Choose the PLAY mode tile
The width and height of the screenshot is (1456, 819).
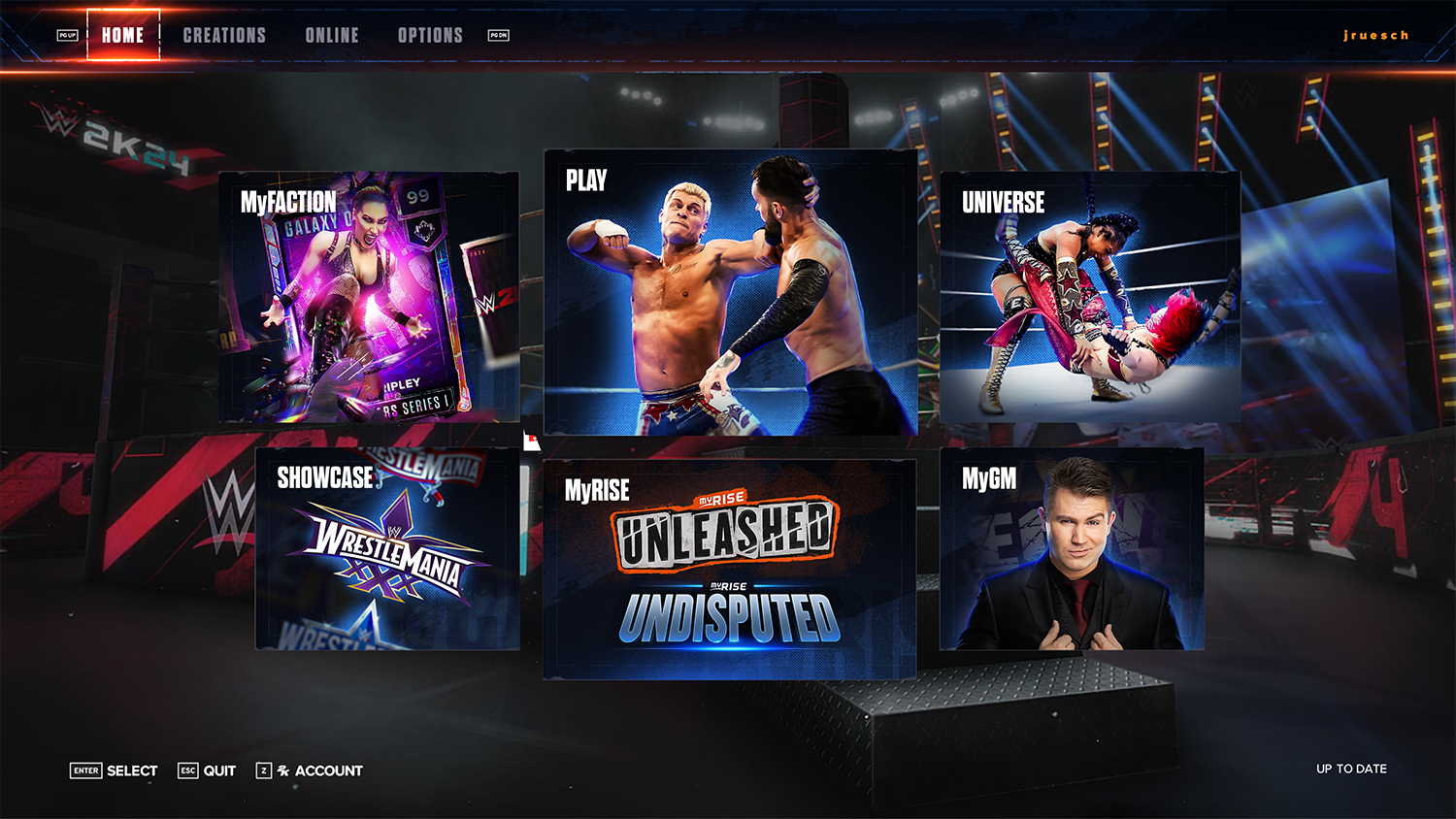click(730, 292)
